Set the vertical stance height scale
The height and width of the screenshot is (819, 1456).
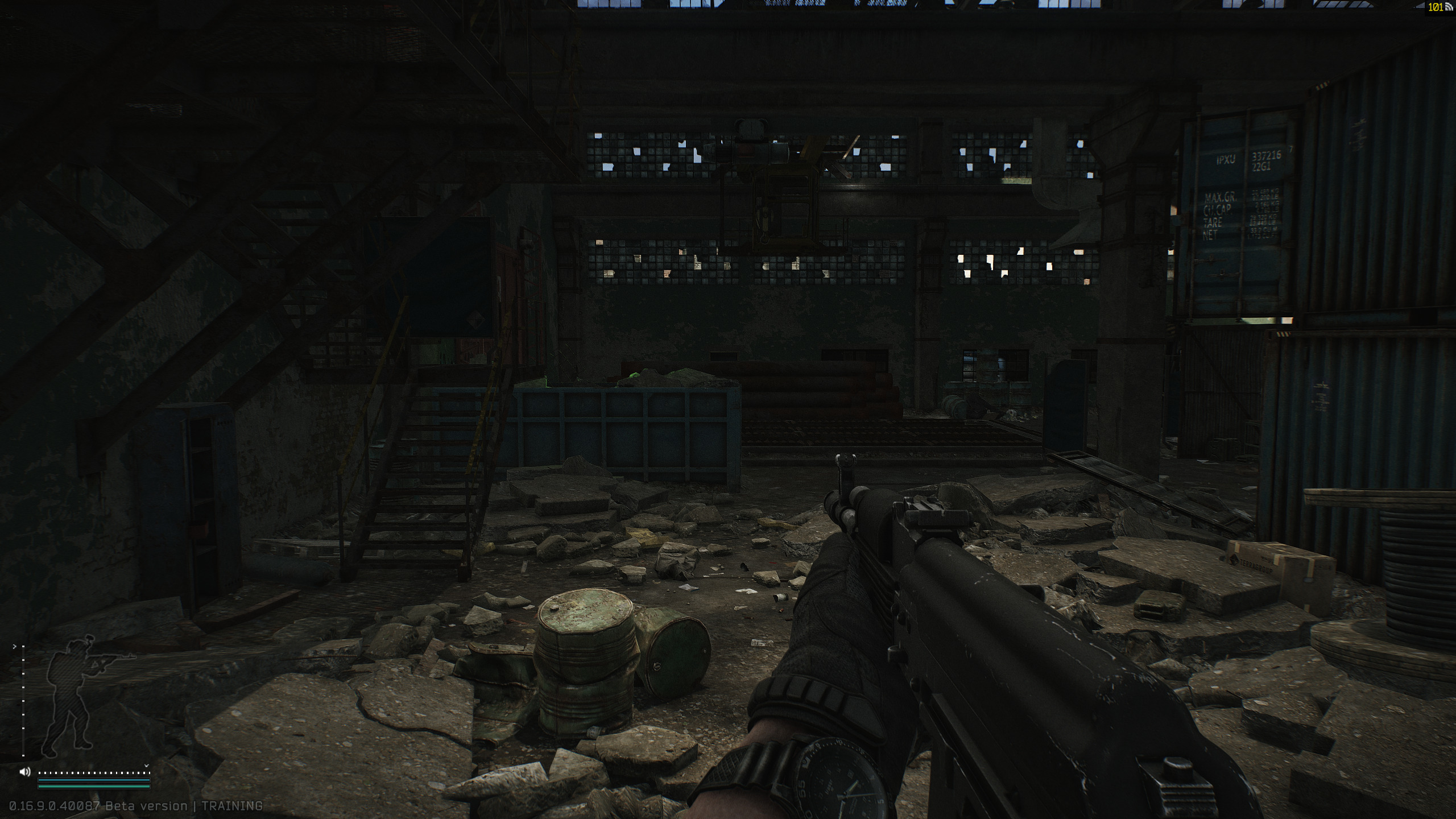[23, 701]
